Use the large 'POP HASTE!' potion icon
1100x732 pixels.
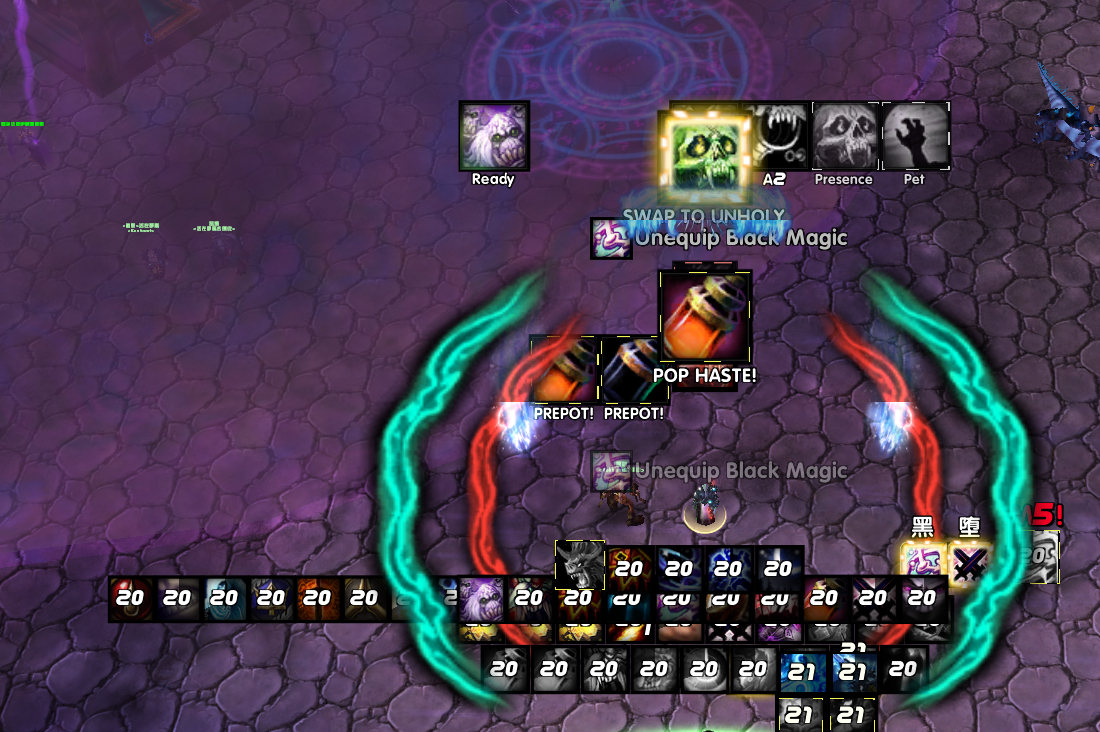(704, 317)
